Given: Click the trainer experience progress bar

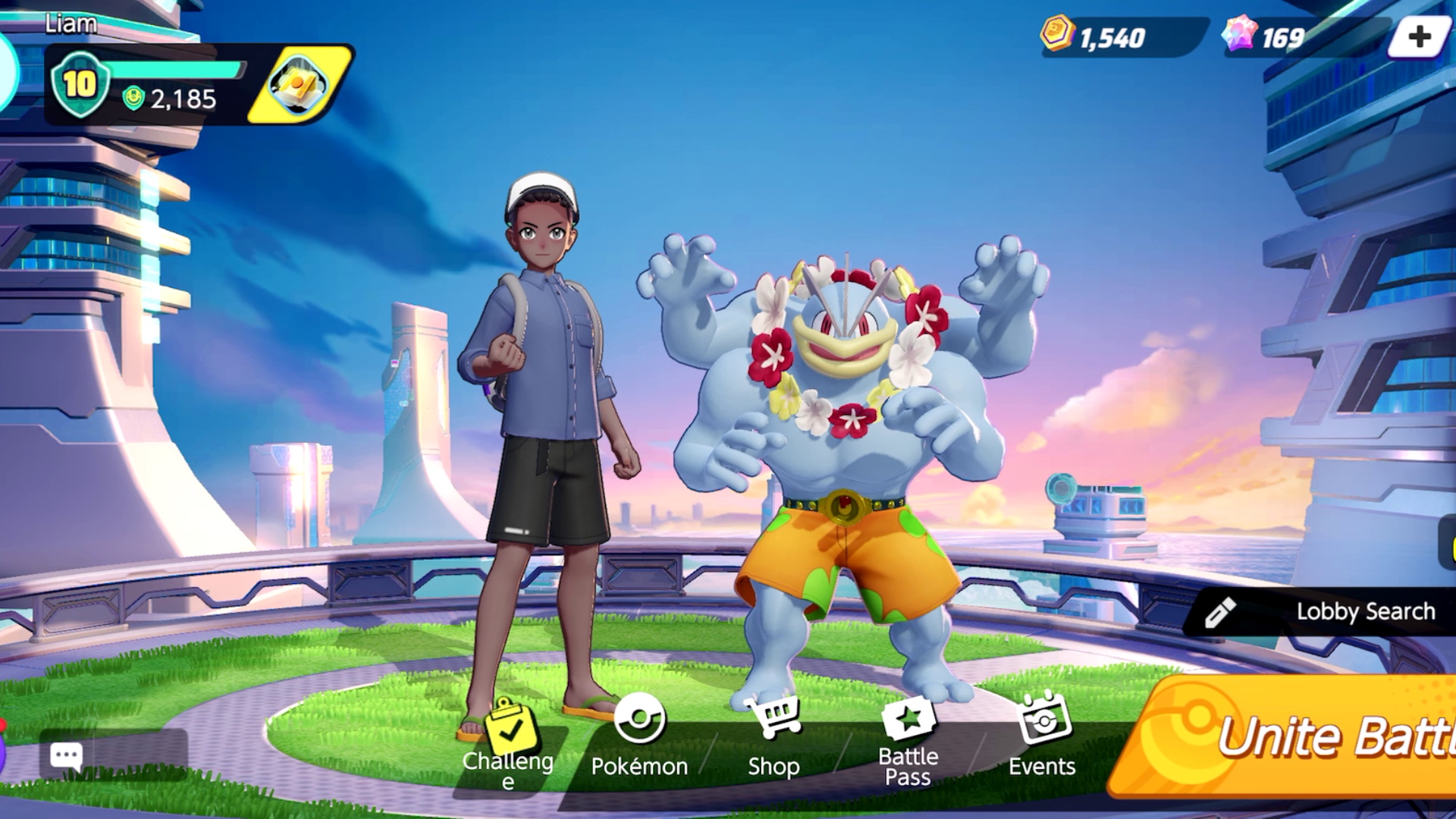Looking at the screenshot, I should (x=174, y=68).
